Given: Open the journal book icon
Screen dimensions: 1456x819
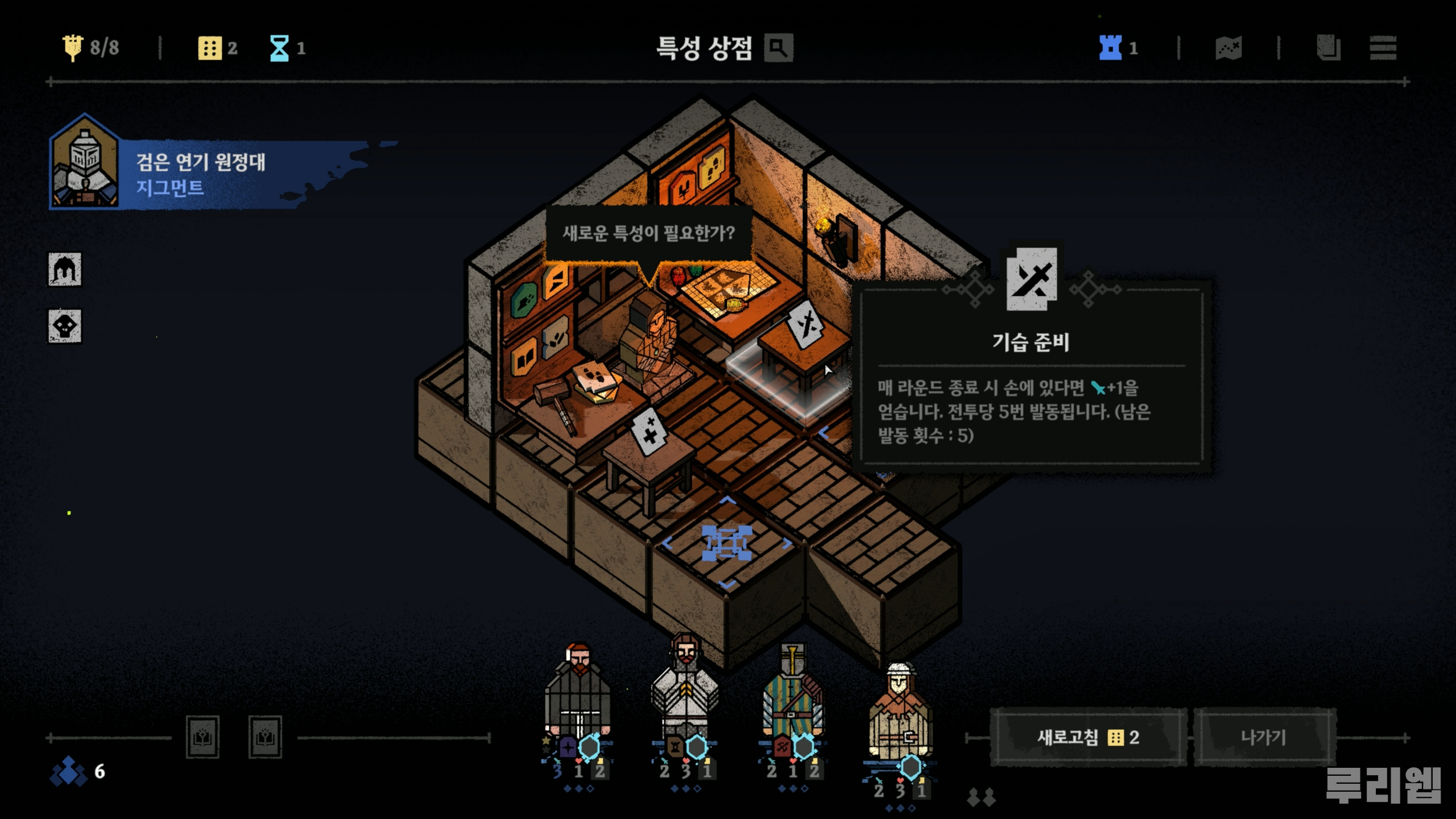Looking at the screenshot, I should [1328, 48].
